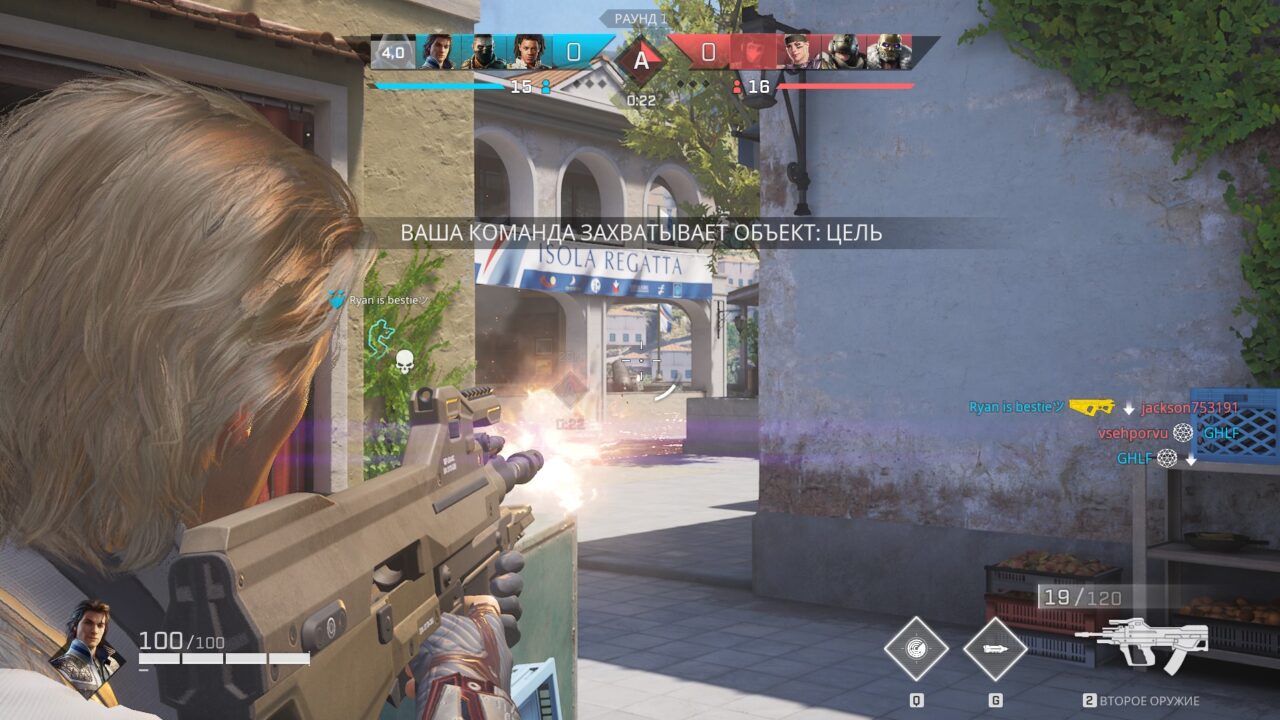The width and height of the screenshot is (1280, 720).
Task: Activate the radar scan ability icon
Action: coord(915,649)
